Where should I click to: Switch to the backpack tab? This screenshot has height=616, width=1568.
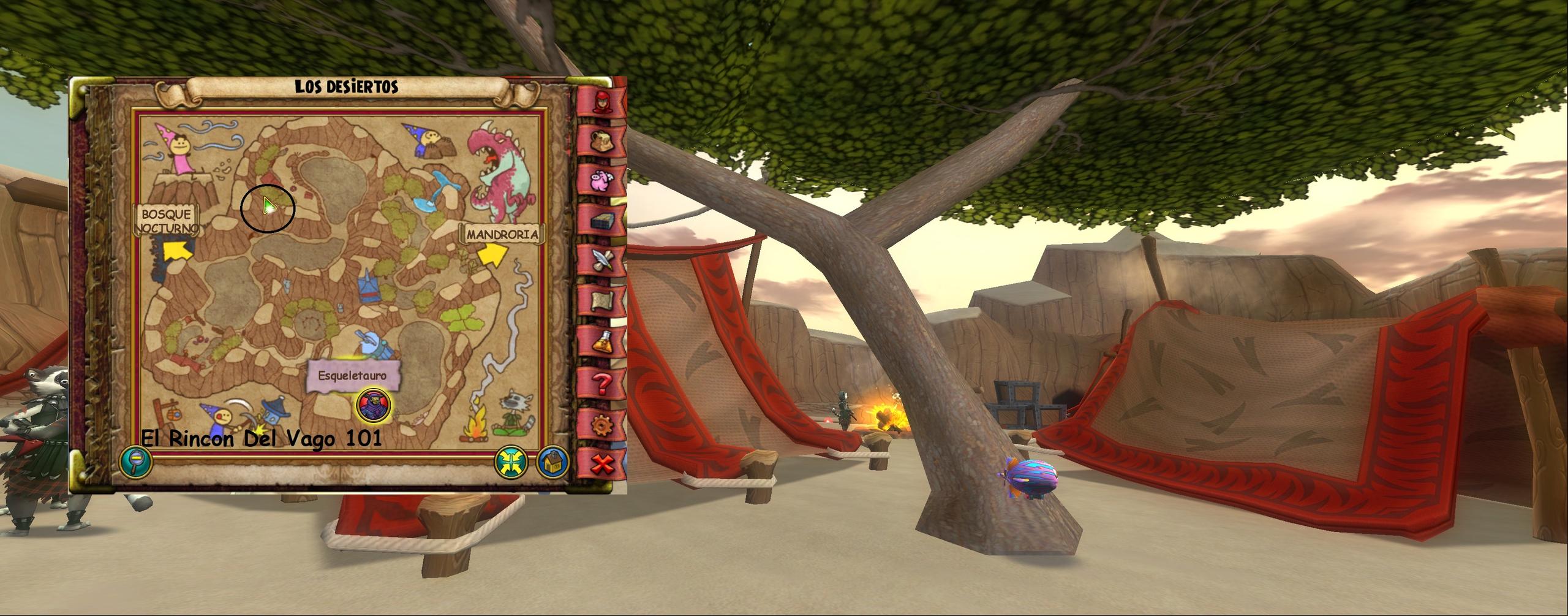[602, 140]
